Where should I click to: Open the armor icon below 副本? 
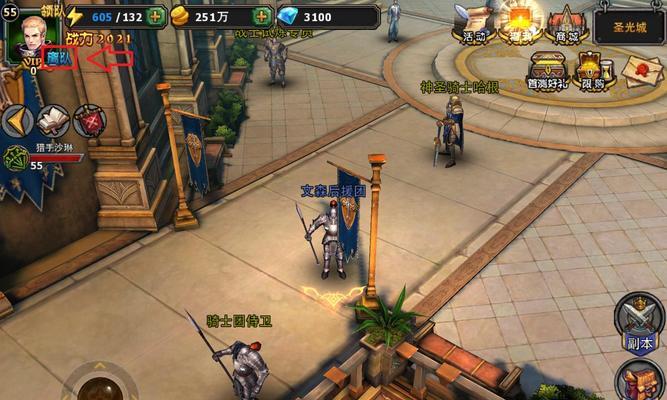coord(639,381)
